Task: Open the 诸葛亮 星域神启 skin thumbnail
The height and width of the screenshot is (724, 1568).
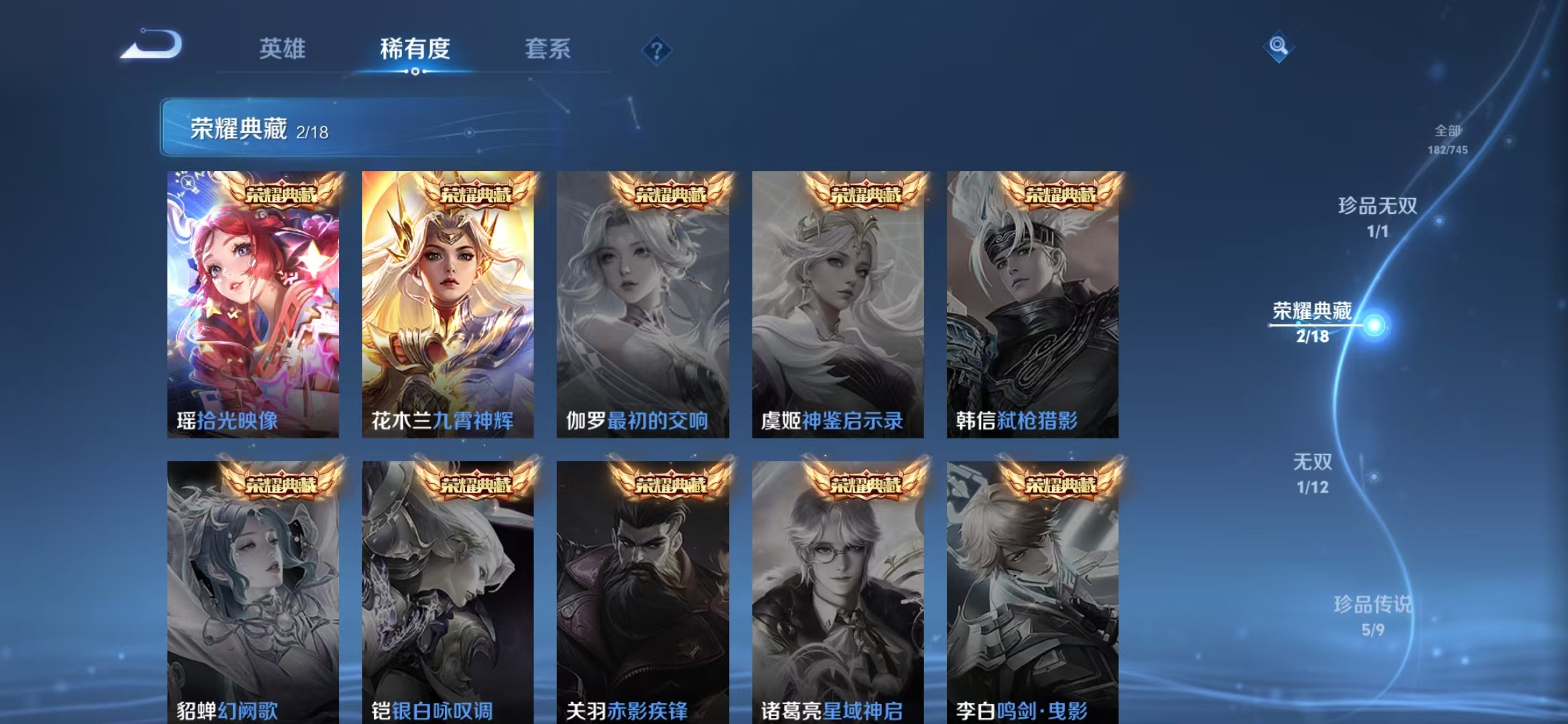Action: (x=838, y=590)
